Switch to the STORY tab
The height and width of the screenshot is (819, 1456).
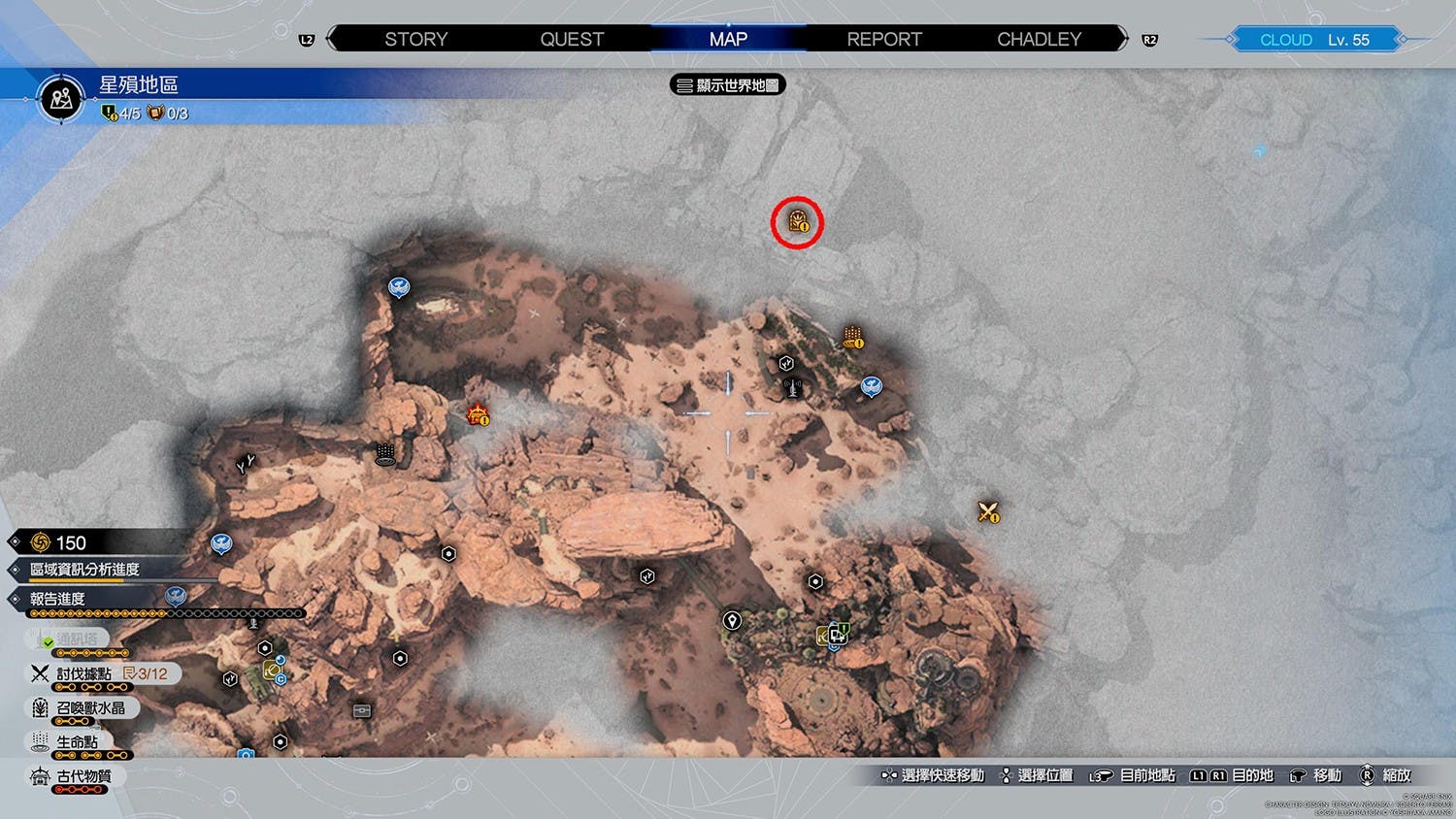[415, 40]
